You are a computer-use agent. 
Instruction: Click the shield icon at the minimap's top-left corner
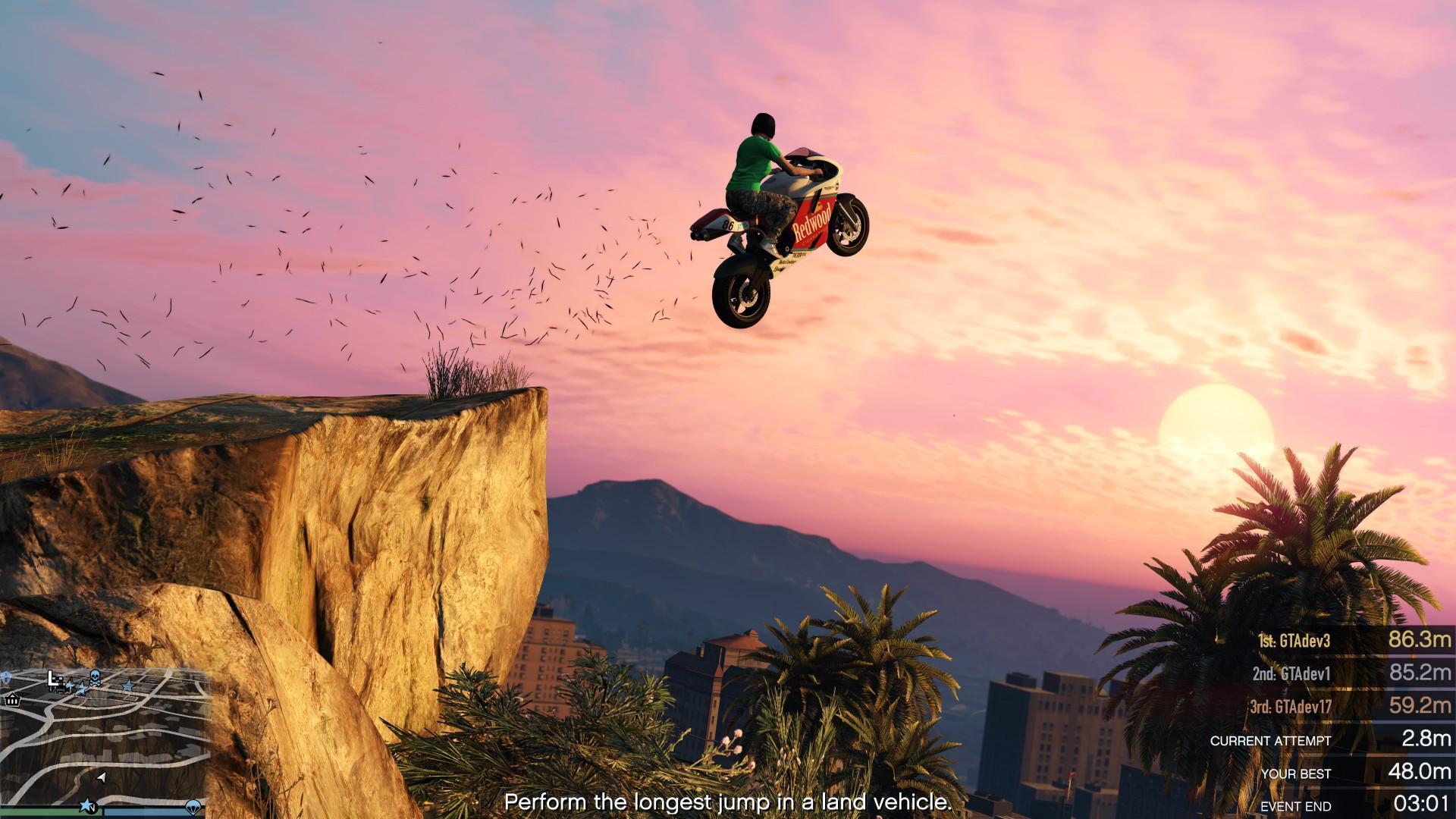5,675
